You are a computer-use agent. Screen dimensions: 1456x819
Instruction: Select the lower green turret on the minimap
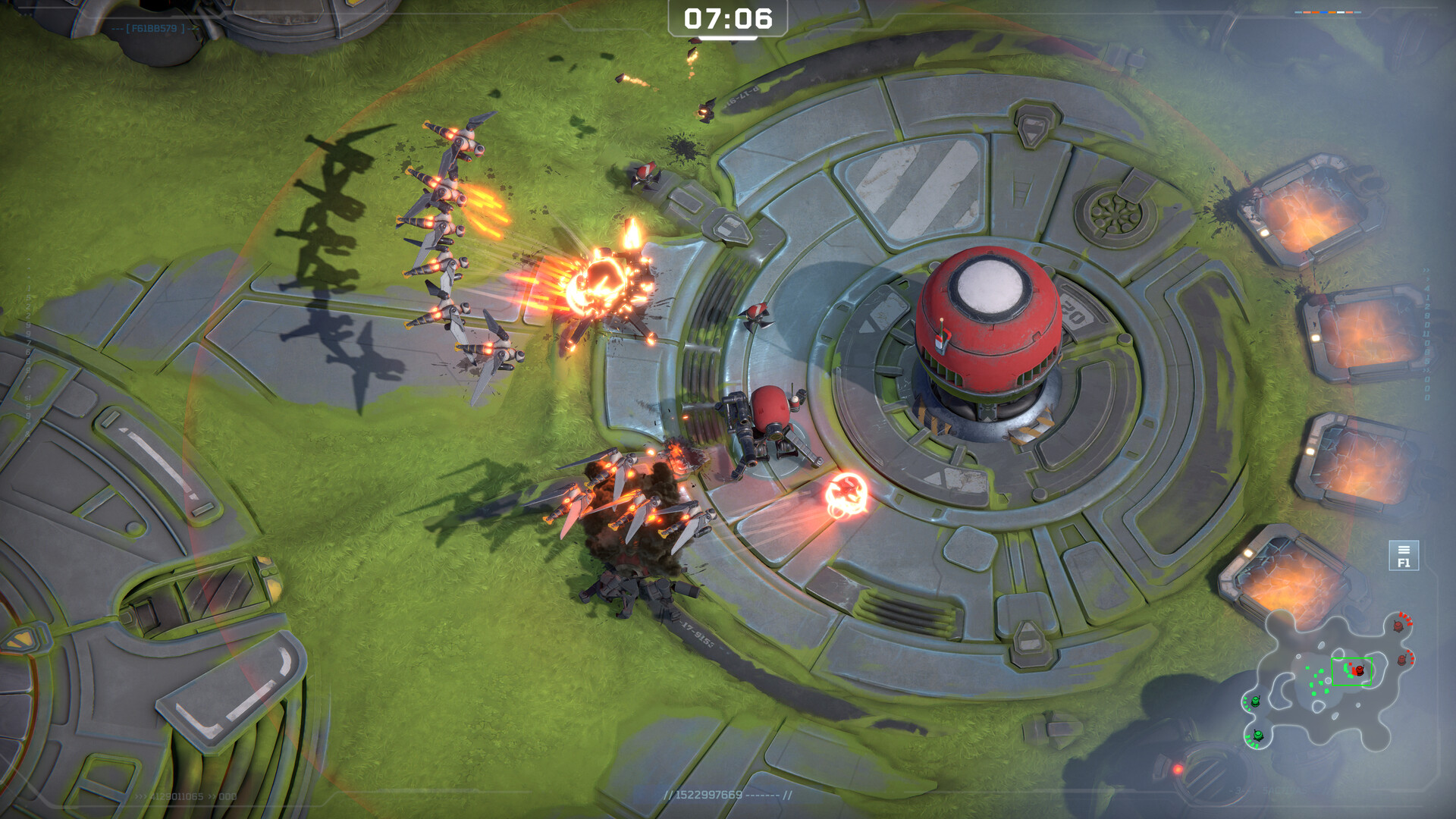(1257, 736)
